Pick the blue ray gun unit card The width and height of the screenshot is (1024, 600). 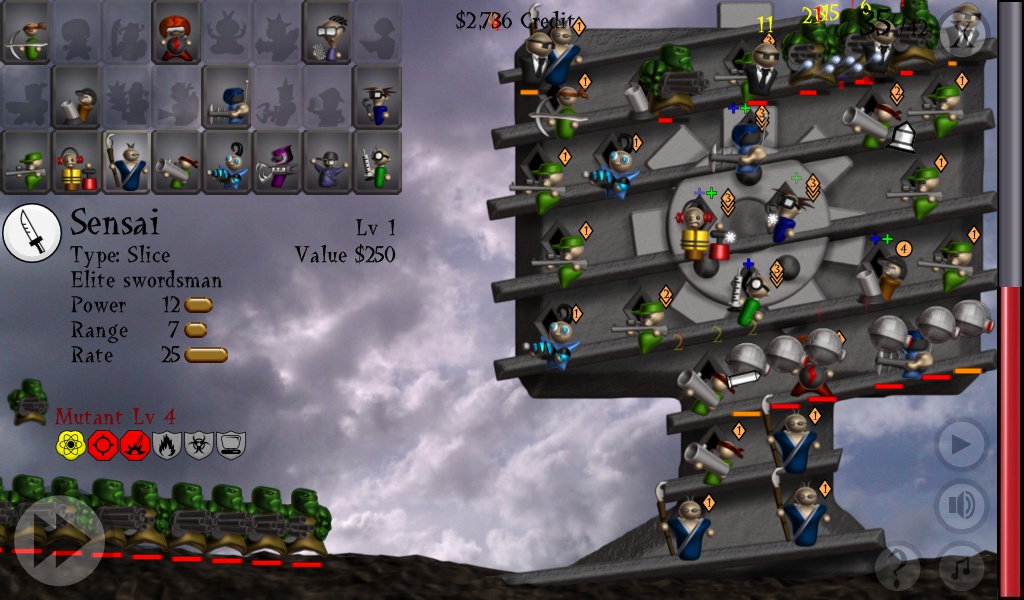pyautogui.click(x=227, y=161)
